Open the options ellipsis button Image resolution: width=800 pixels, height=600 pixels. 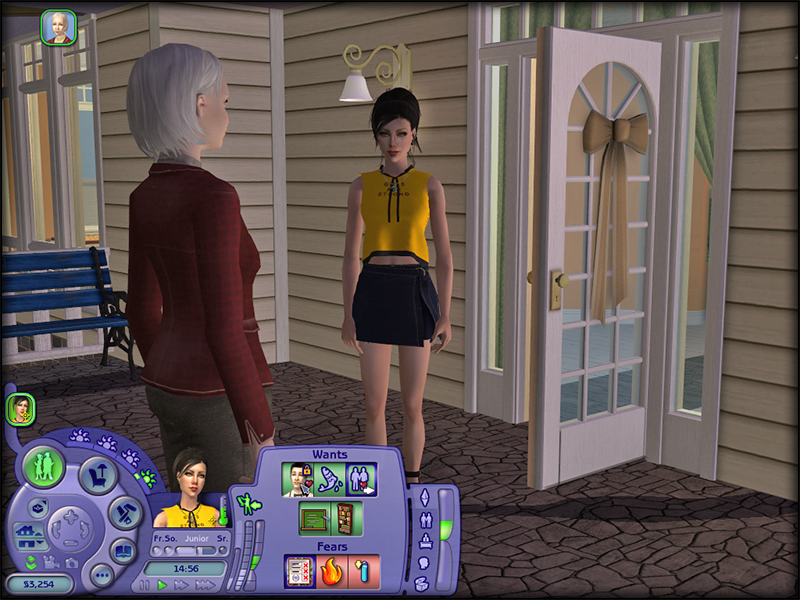pos(100,575)
